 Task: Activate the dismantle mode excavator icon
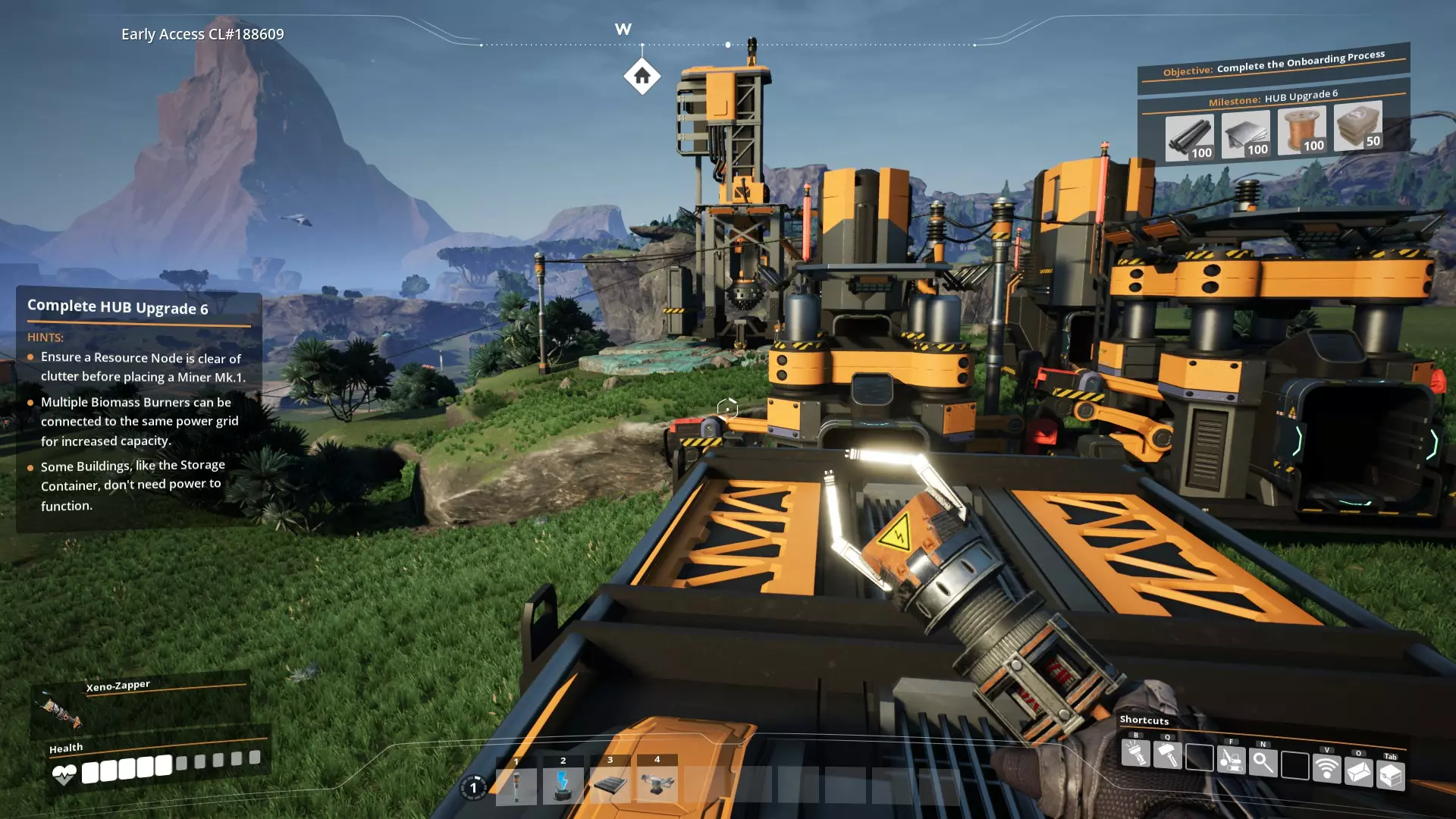(x=1231, y=760)
